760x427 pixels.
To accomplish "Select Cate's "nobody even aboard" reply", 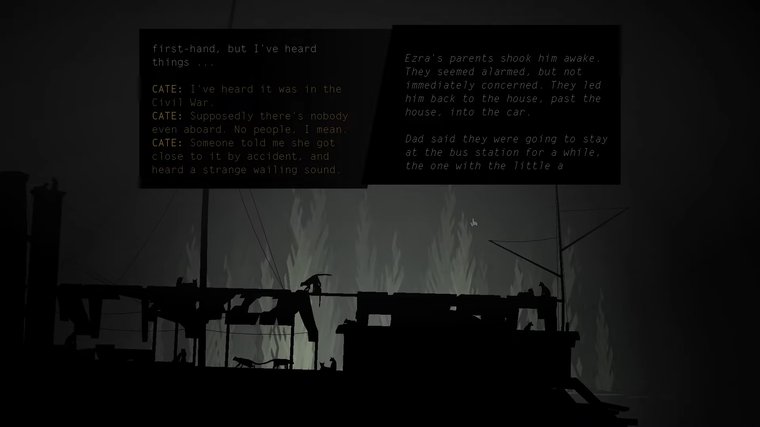I will 248,122.
